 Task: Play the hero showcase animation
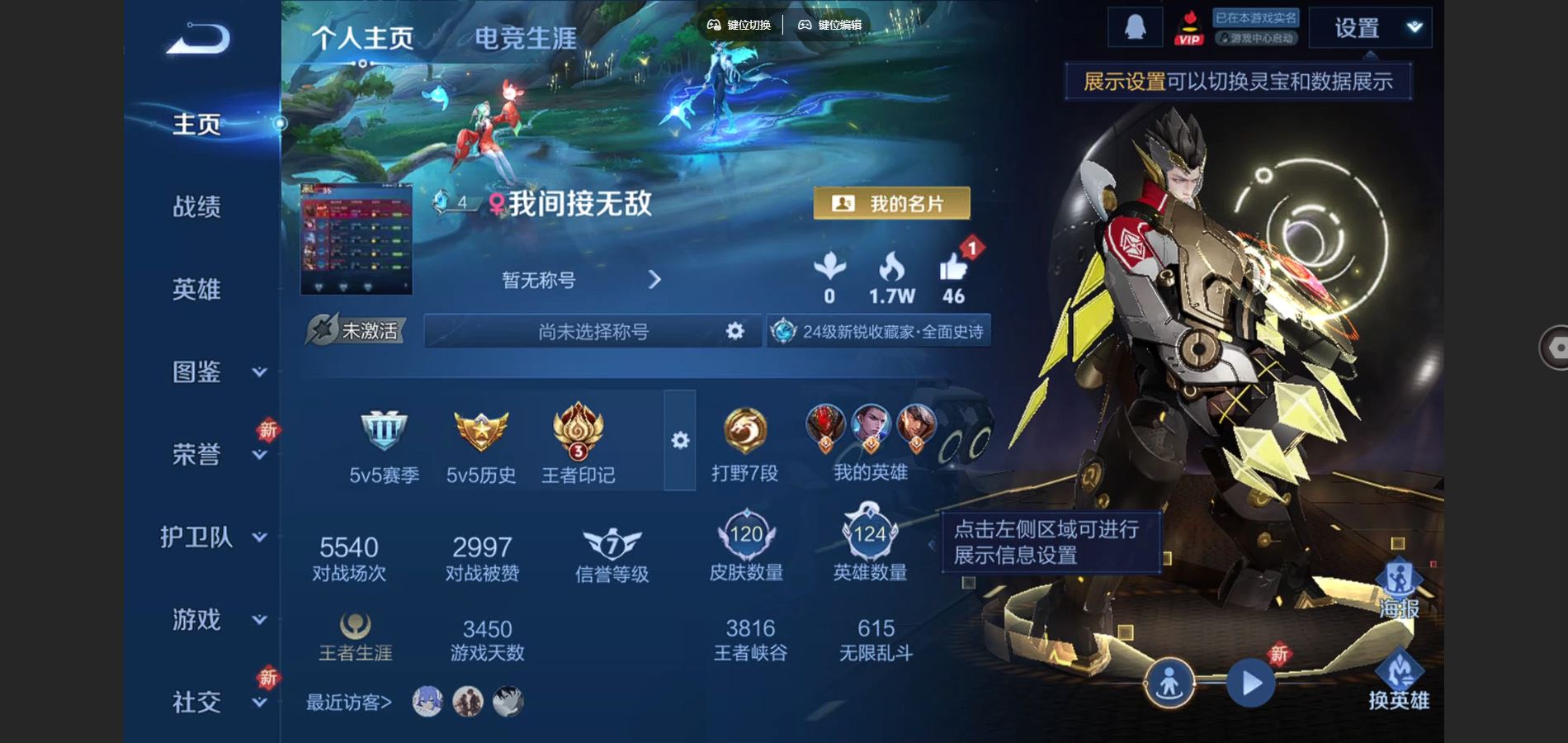pos(1251,684)
